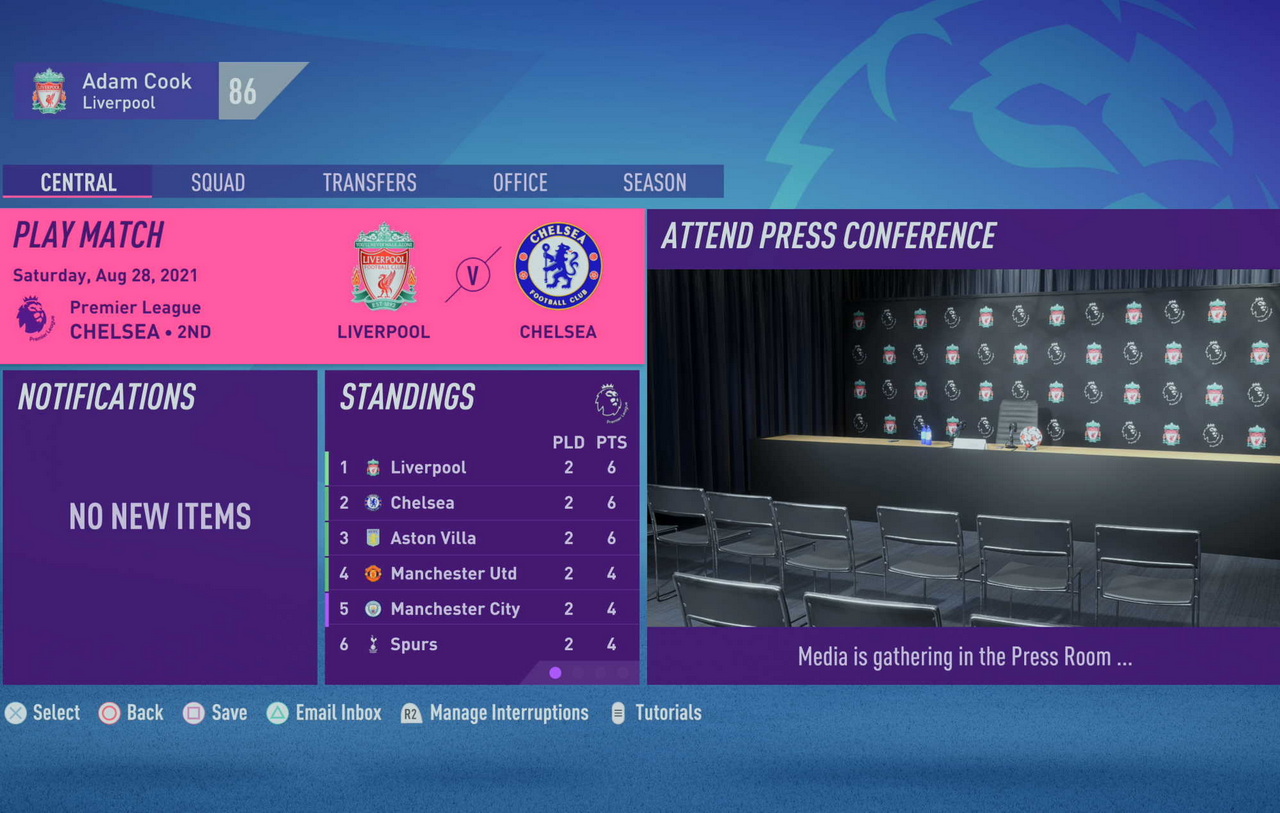Open the Squad tab
Image resolution: width=1280 pixels, height=813 pixels.
pos(218,182)
